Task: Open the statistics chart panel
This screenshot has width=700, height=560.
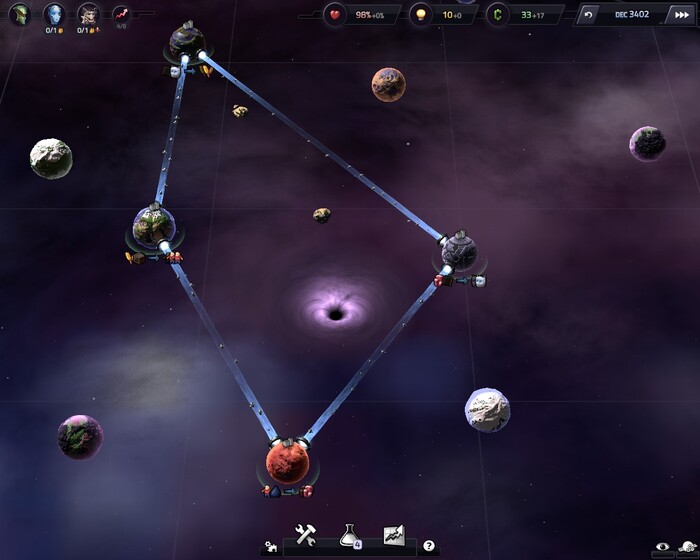Action: point(393,535)
